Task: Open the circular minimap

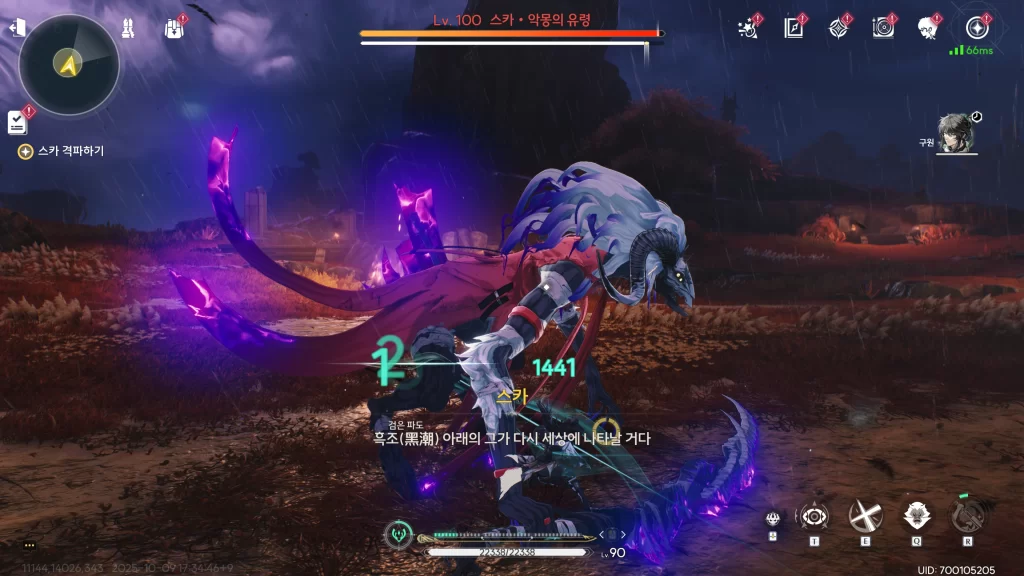Action: 68,64
